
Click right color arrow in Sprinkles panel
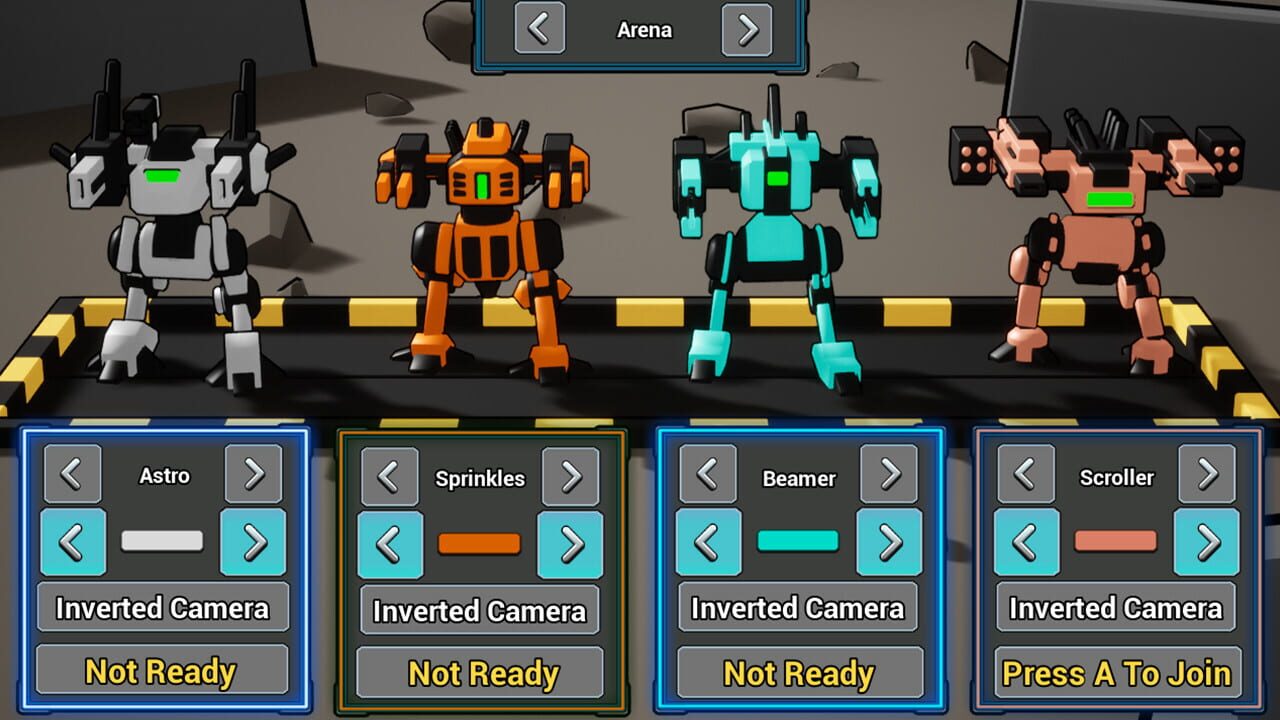pyautogui.click(x=571, y=544)
